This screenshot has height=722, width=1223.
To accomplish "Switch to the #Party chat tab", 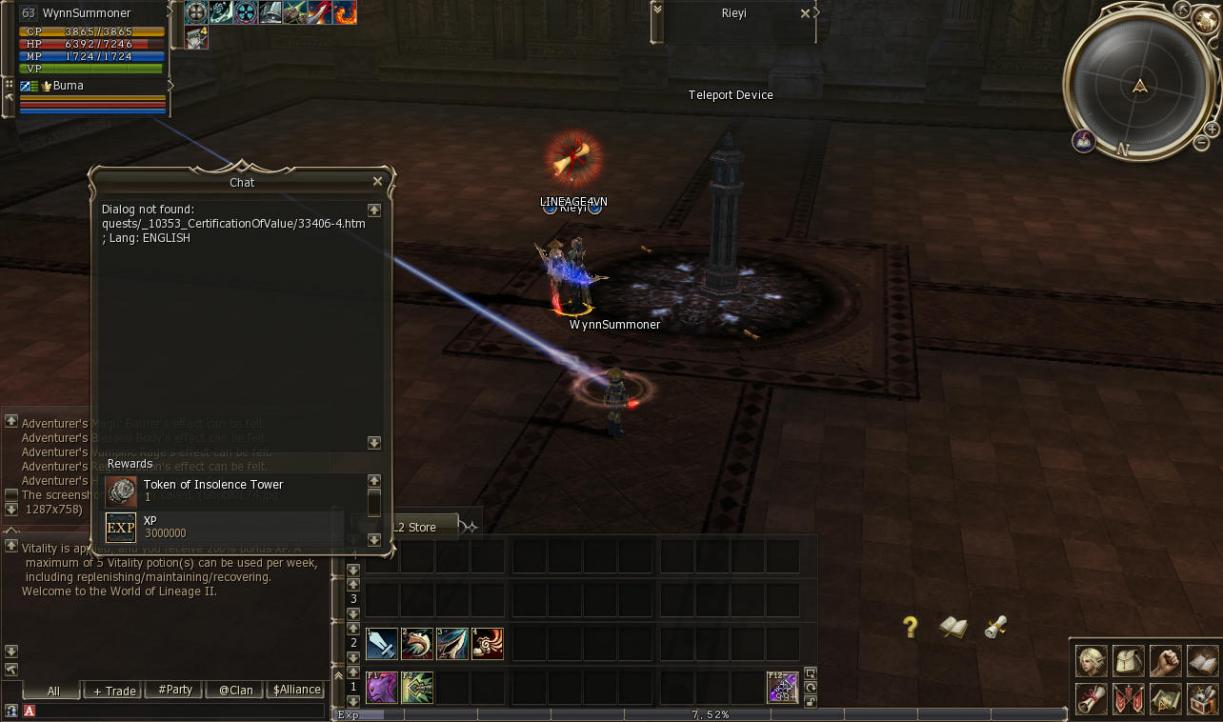I will coord(174,690).
